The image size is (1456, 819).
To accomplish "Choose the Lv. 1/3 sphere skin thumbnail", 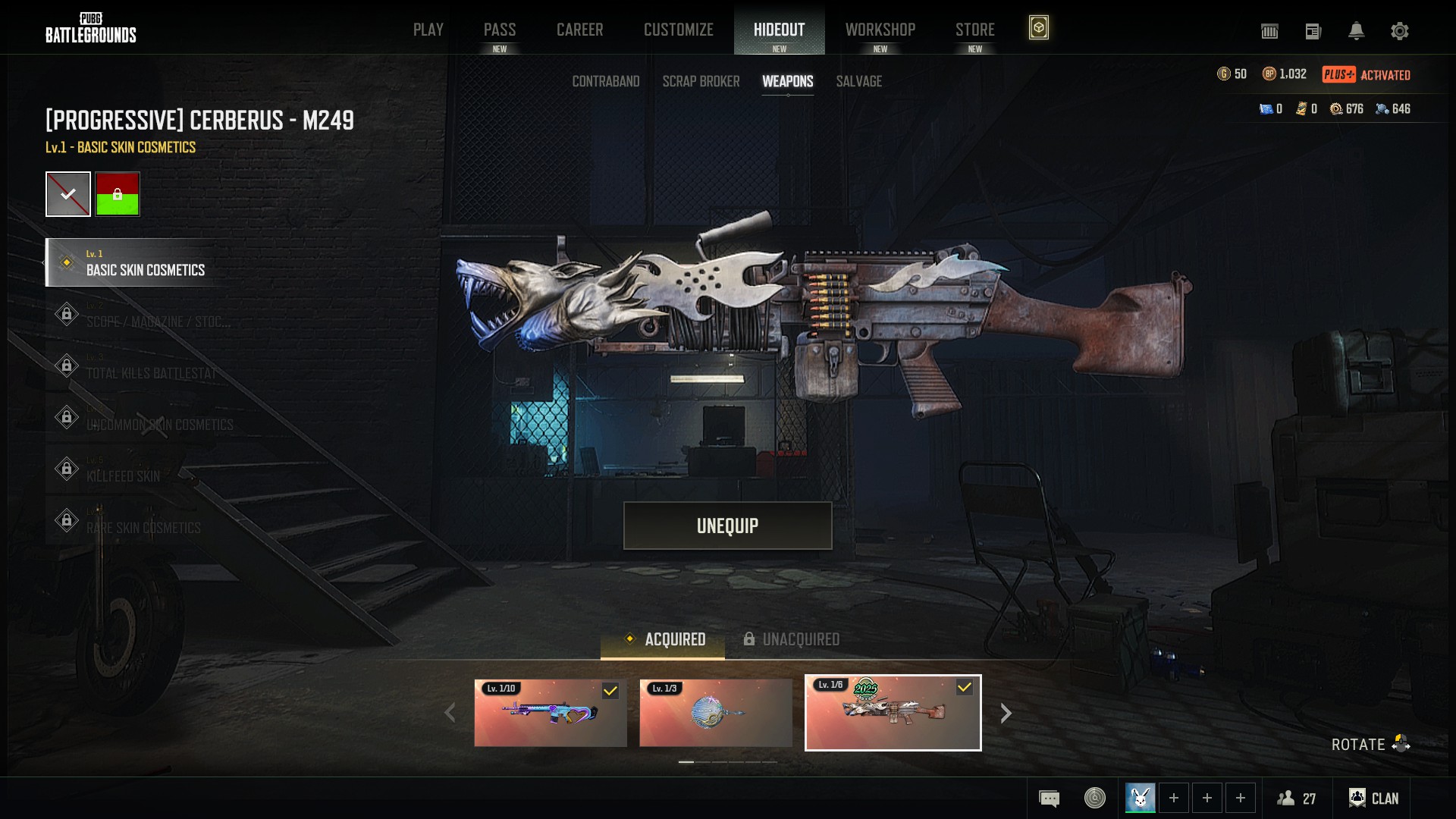I will pyautogui.click(x=715, y=713).
